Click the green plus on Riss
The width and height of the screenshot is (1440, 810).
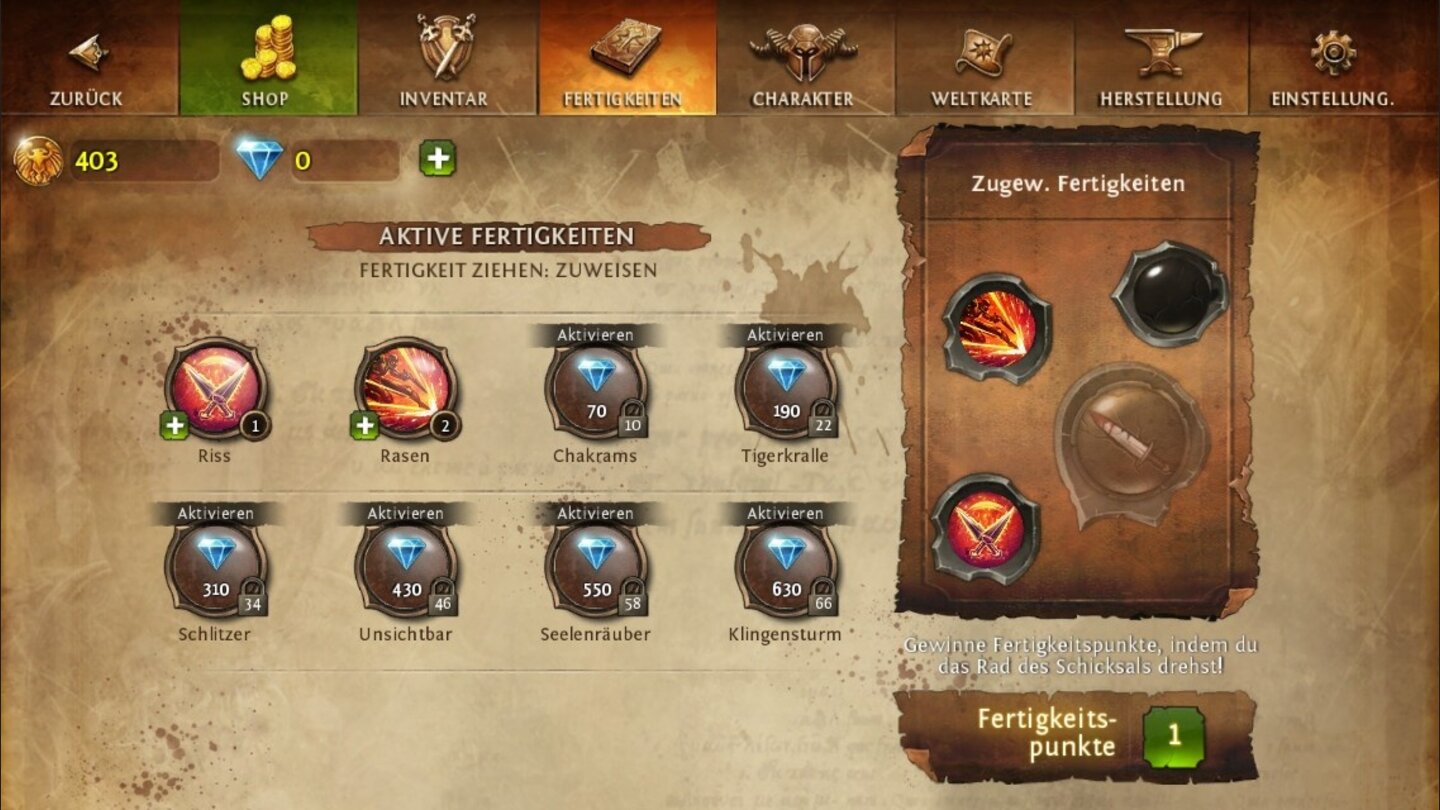(x=175, y=424)
